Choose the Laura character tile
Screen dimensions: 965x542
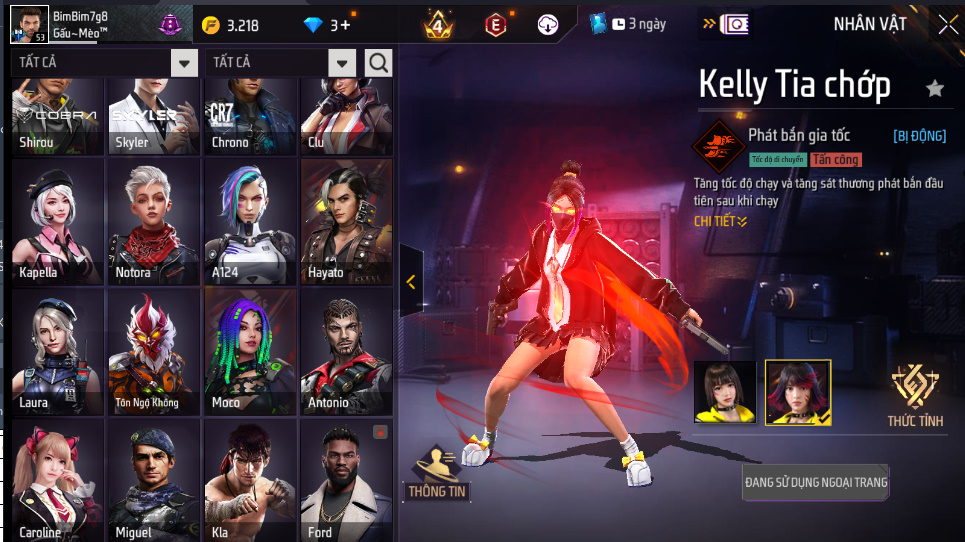tap(57, 351)
